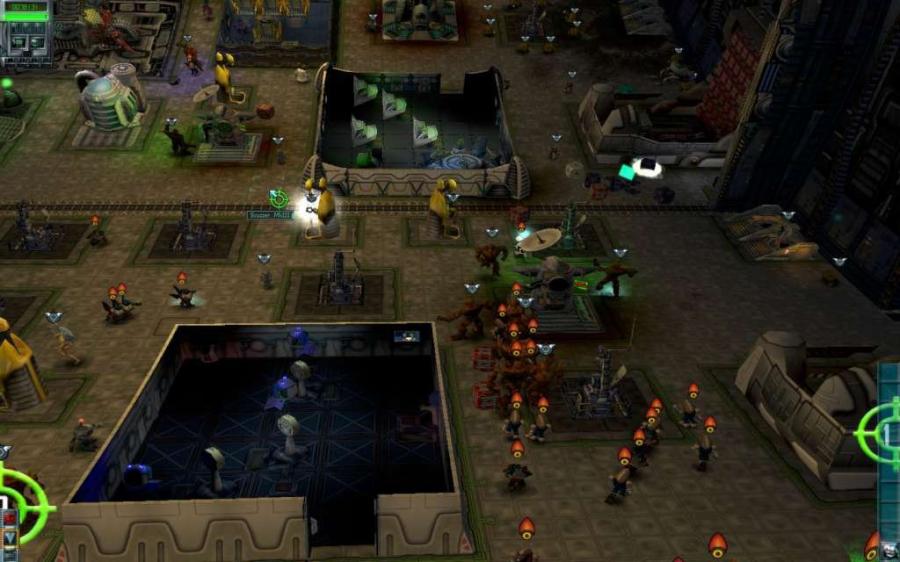
Task: Select the unit with the green target marker
Action: point(279,199)
